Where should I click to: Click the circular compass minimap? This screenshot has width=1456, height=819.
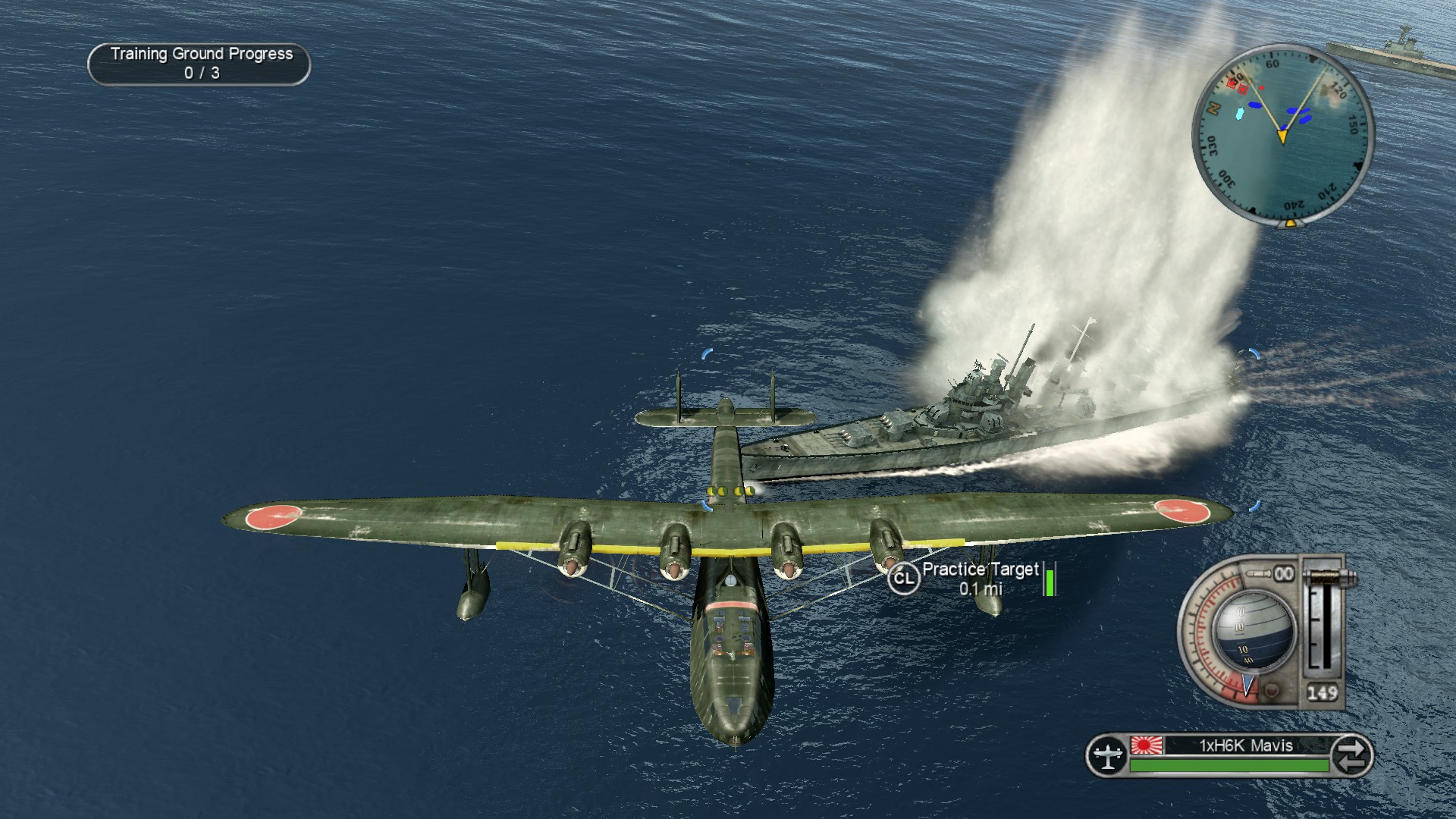[1282, 134]
